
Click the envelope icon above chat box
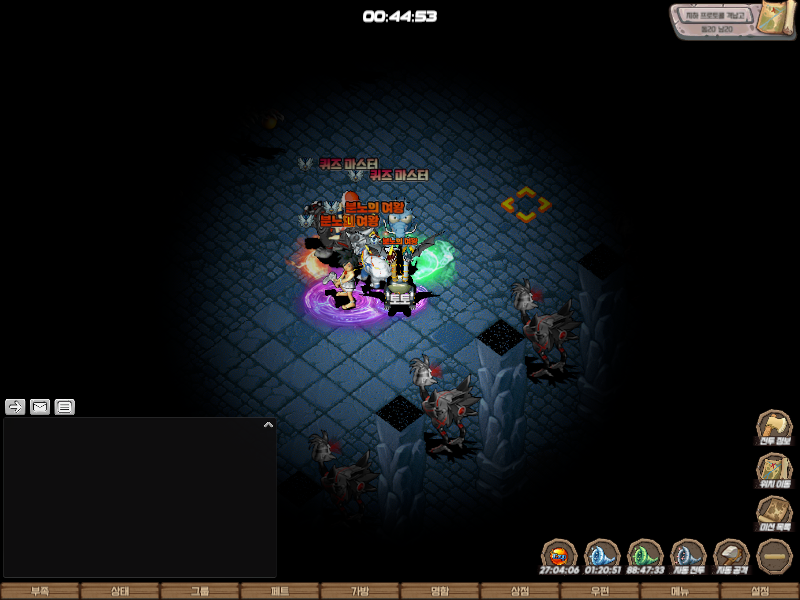point(40,407)
